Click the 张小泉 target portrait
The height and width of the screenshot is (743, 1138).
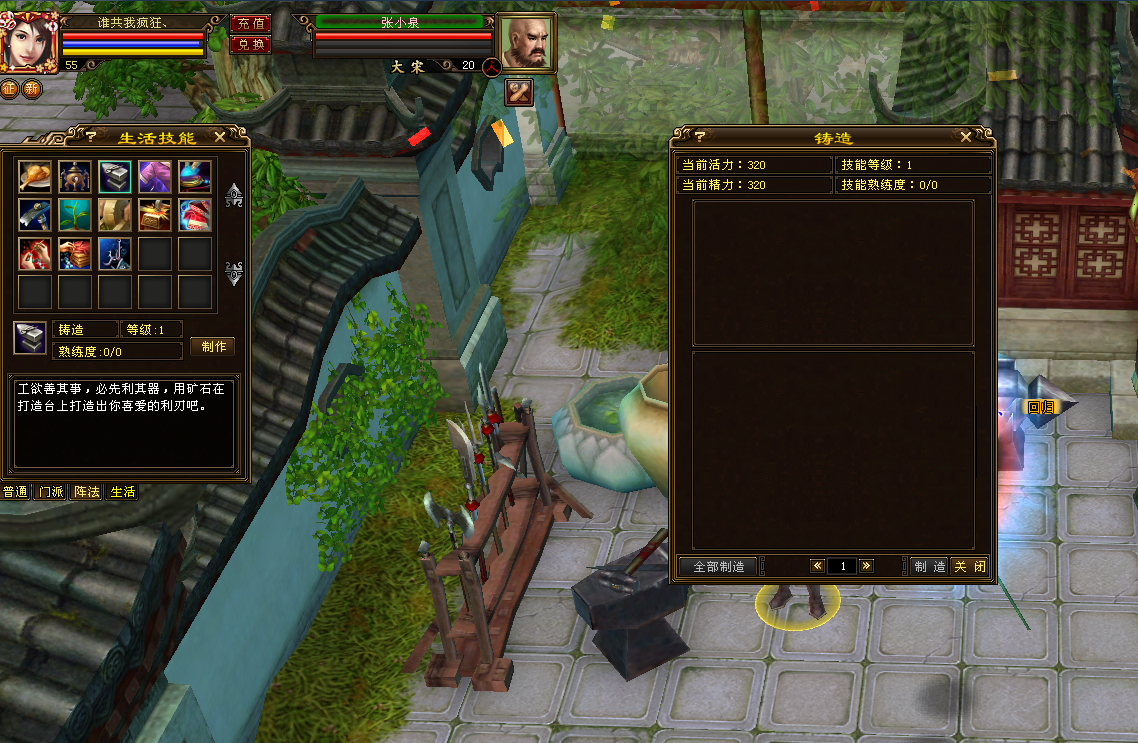pyautogui.click(x=526, y=43)
